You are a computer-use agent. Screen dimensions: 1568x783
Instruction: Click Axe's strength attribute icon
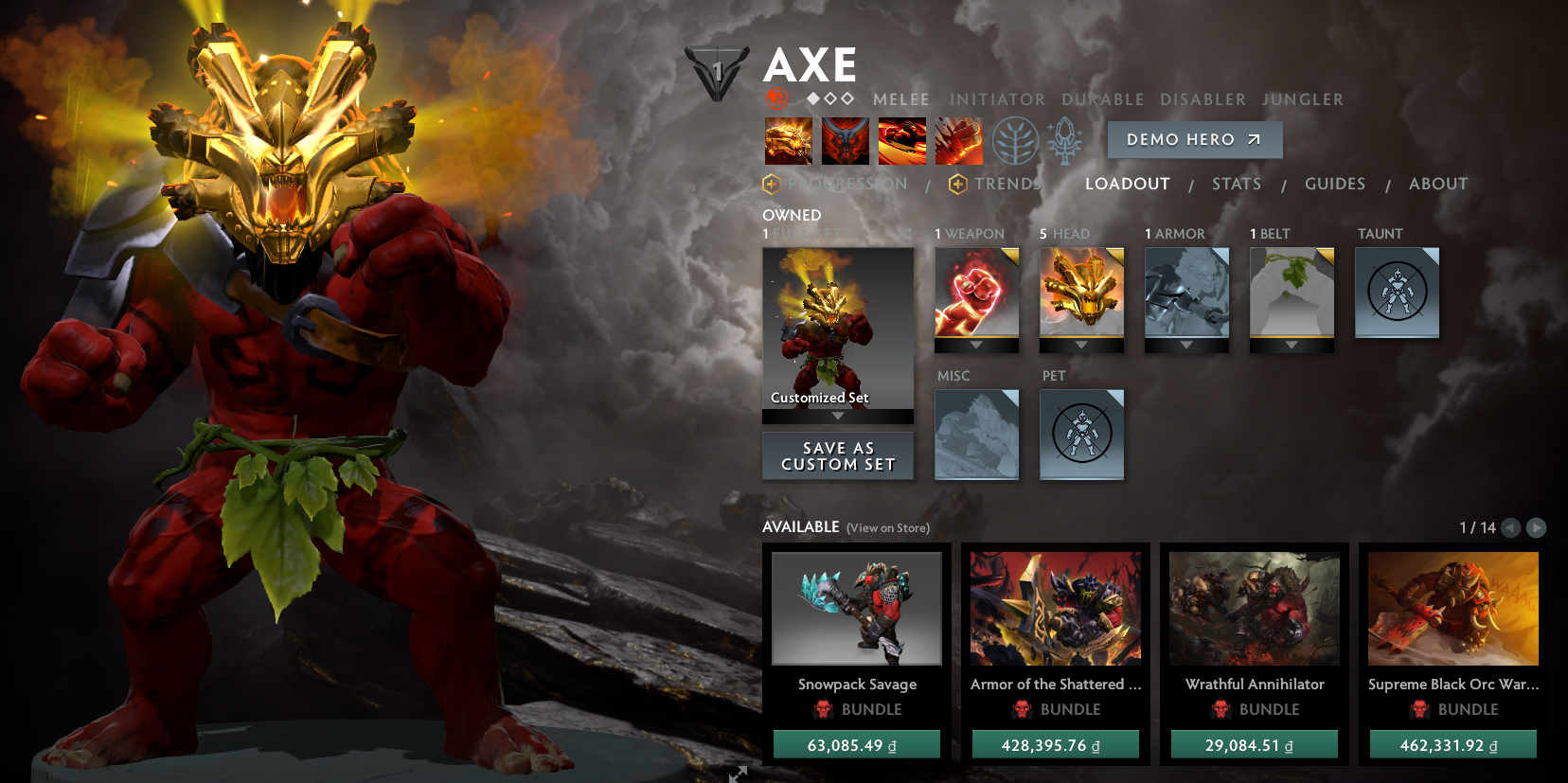pos(778,98)
